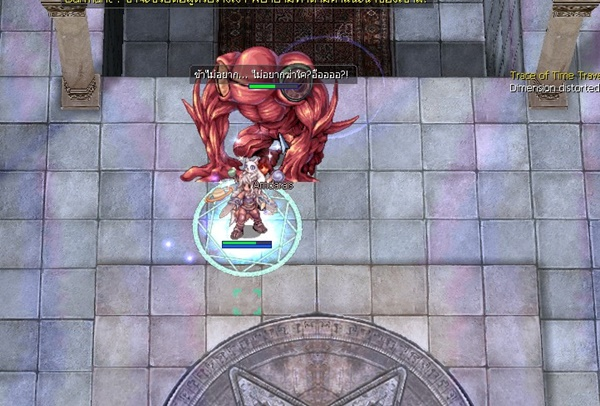Viewport: 600px width, 406px height.
Task: Open the Trace of Time quest tracker entry
Action: [553, 76]
